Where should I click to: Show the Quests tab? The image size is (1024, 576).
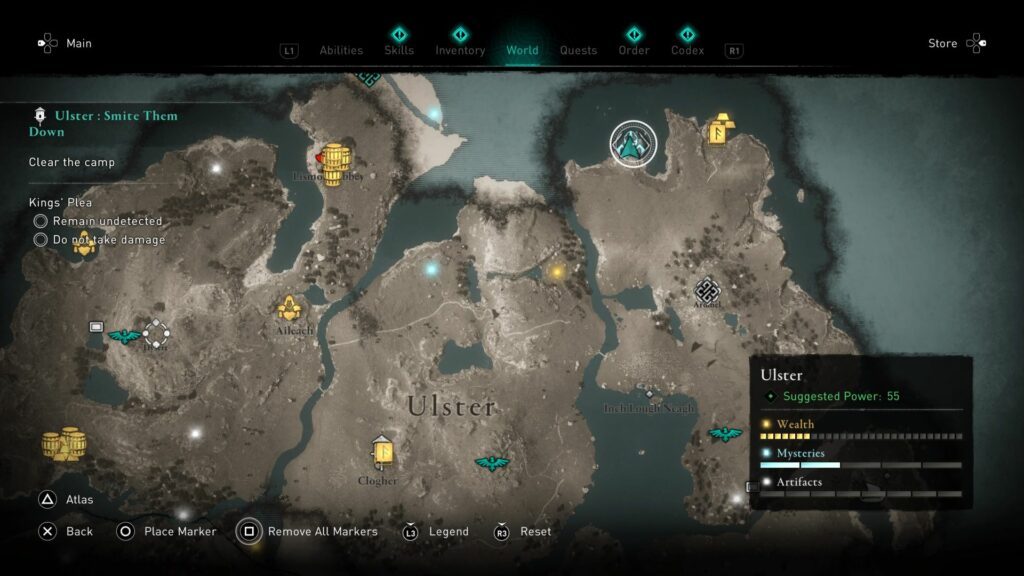(578, 50)
